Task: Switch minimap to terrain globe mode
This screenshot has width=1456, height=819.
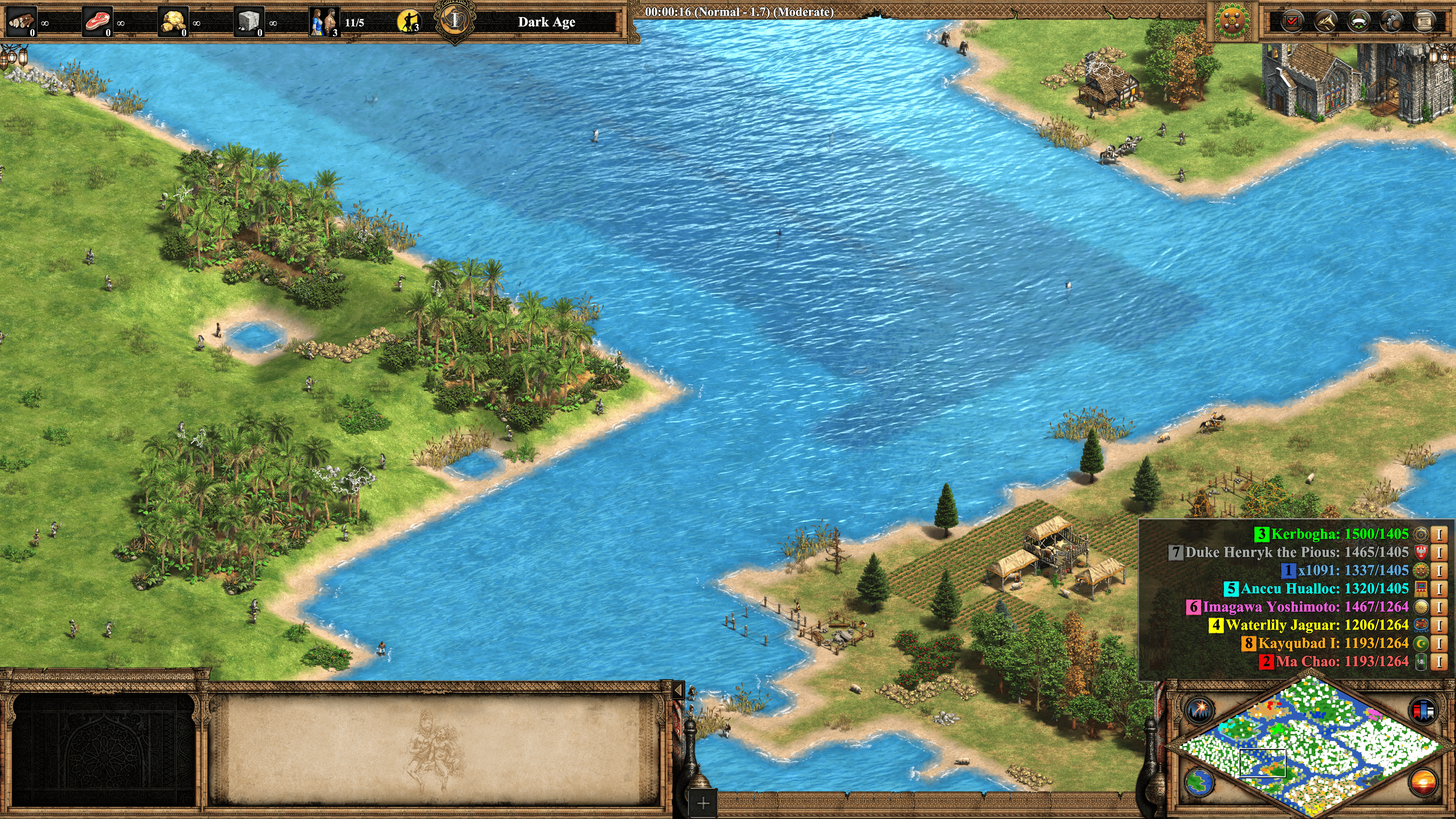Action: pyautogui.click(x=1199, y=782)
